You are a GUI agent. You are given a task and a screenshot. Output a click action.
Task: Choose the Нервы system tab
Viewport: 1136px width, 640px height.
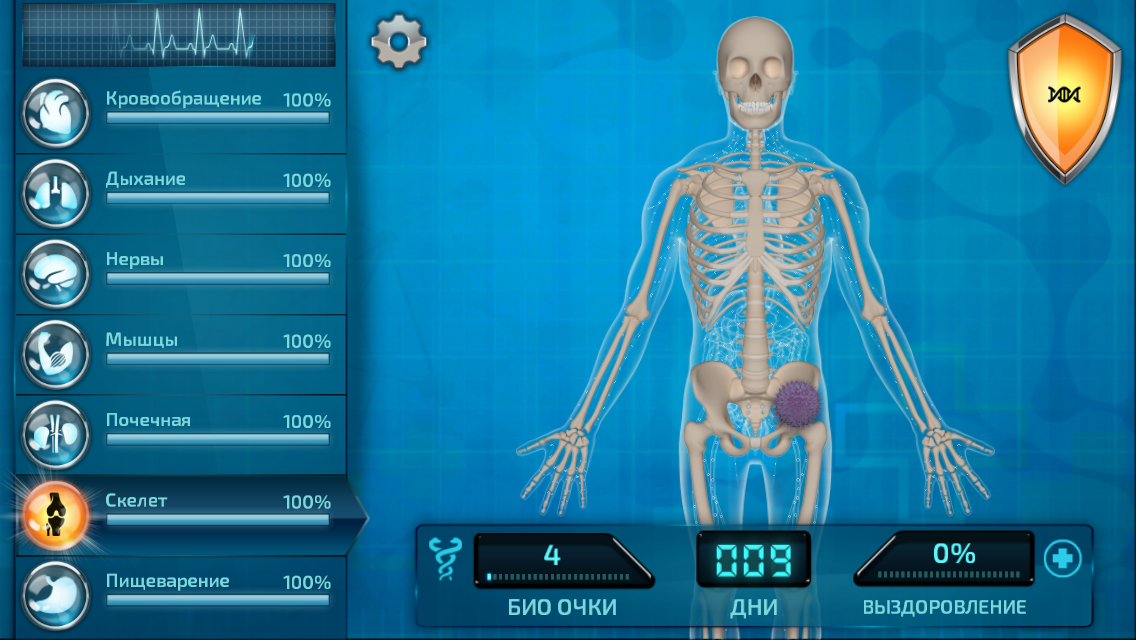click(180, 269)
